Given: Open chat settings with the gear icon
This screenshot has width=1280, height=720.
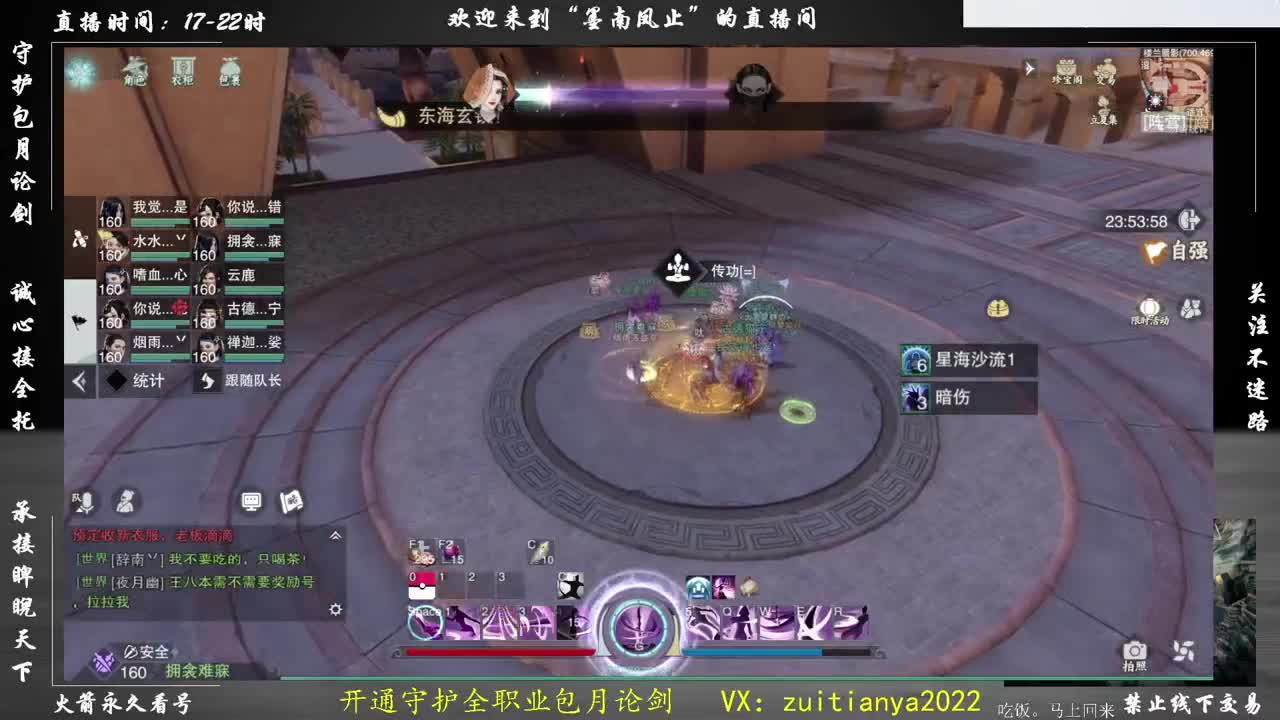Looking at the screenshot, I should [x=336, y=609].
